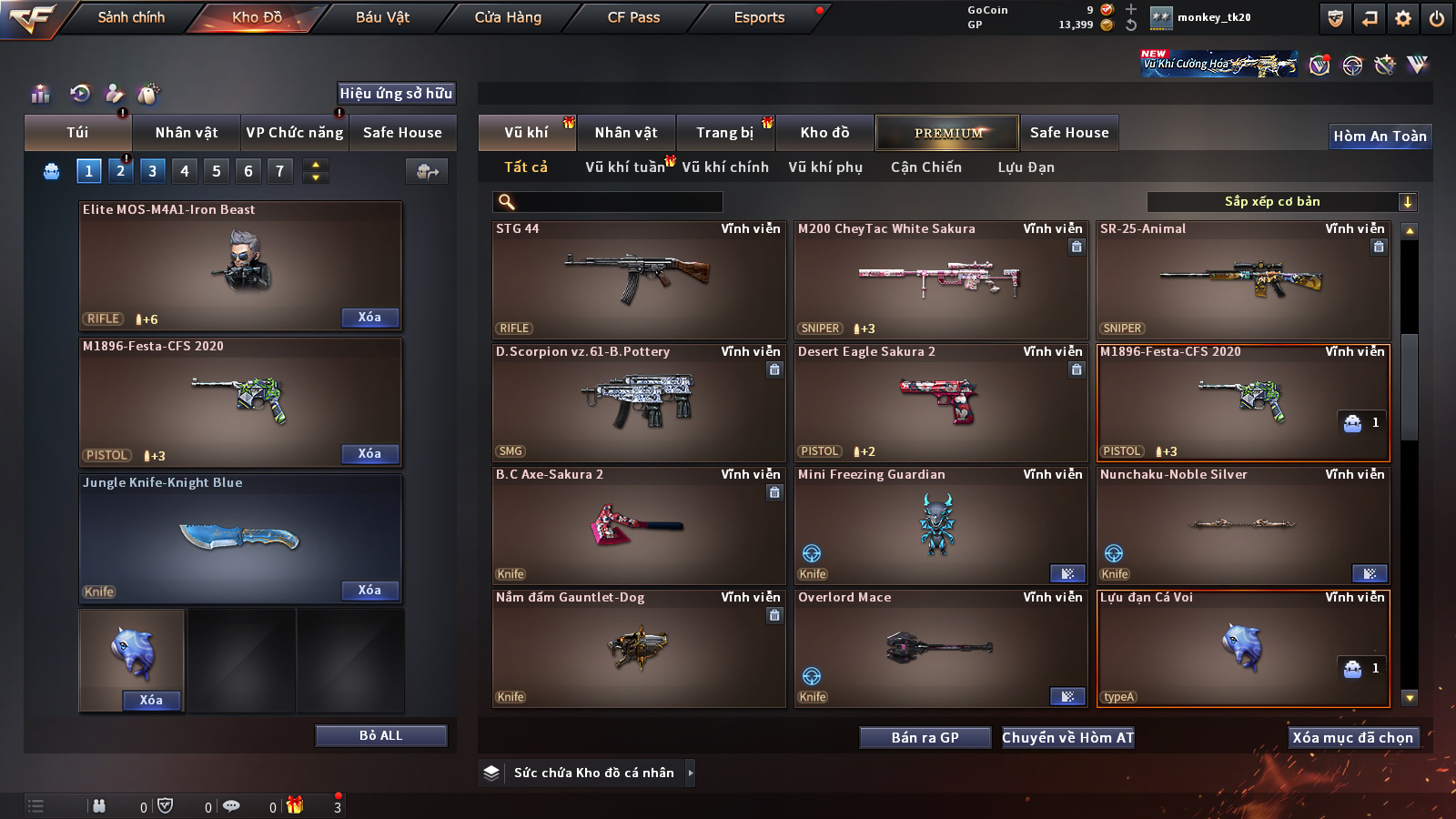
Task: Select the PREMIUM inventory tab
Action: click(x=947, y=133)
